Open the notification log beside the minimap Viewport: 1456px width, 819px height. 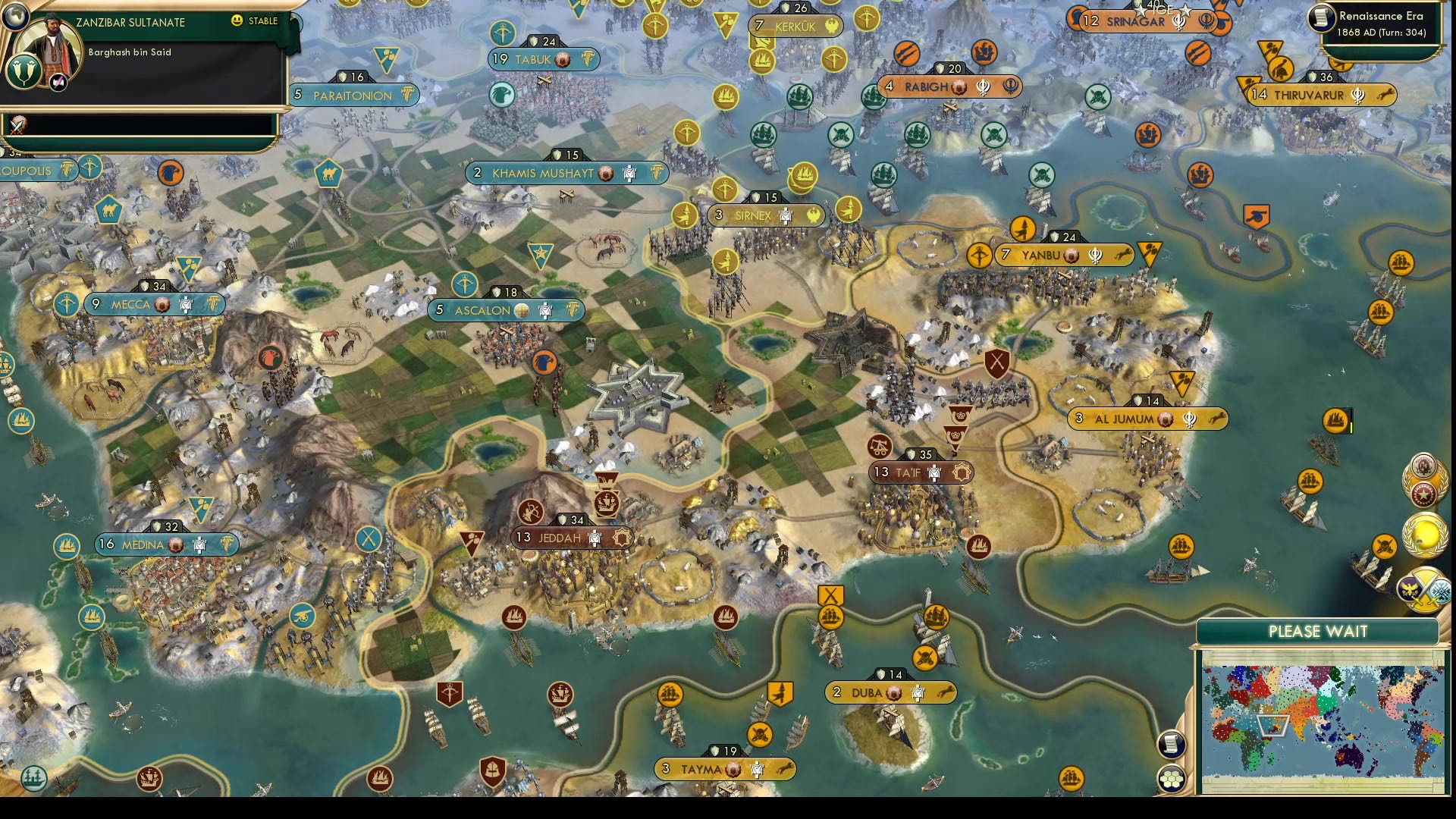point(1172,745)
